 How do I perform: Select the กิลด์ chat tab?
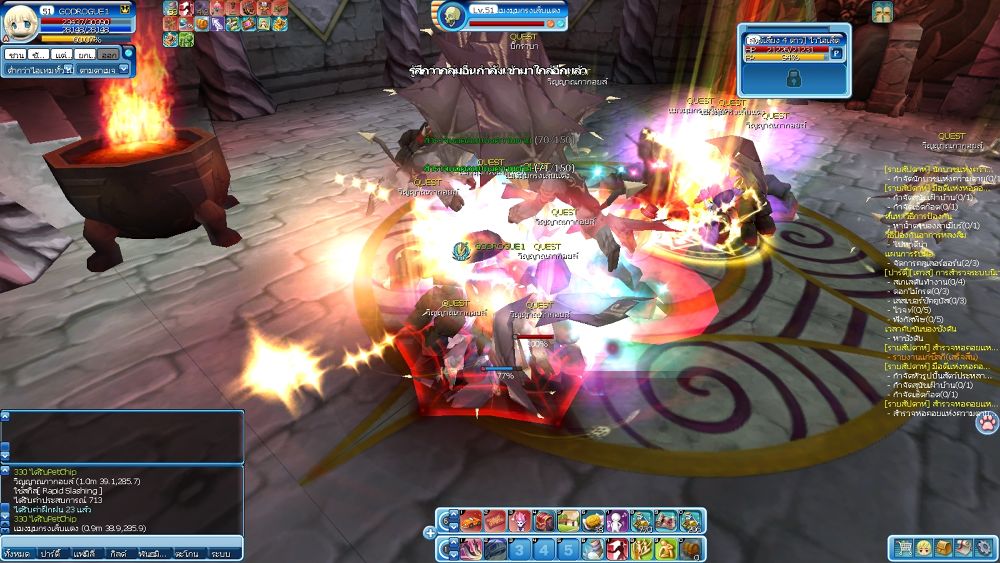[x=118, y=553]
